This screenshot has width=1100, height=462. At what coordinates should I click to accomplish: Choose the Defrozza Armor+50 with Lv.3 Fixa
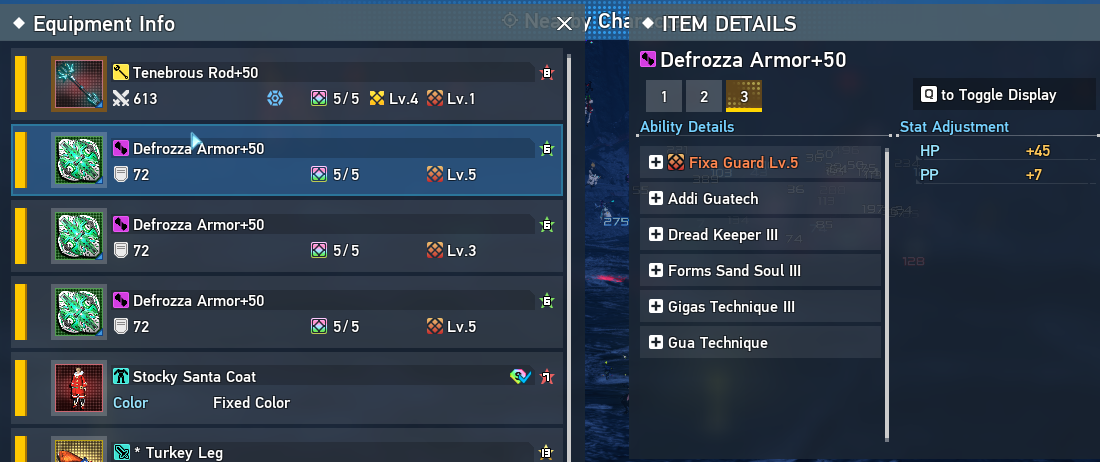(300, 237)
